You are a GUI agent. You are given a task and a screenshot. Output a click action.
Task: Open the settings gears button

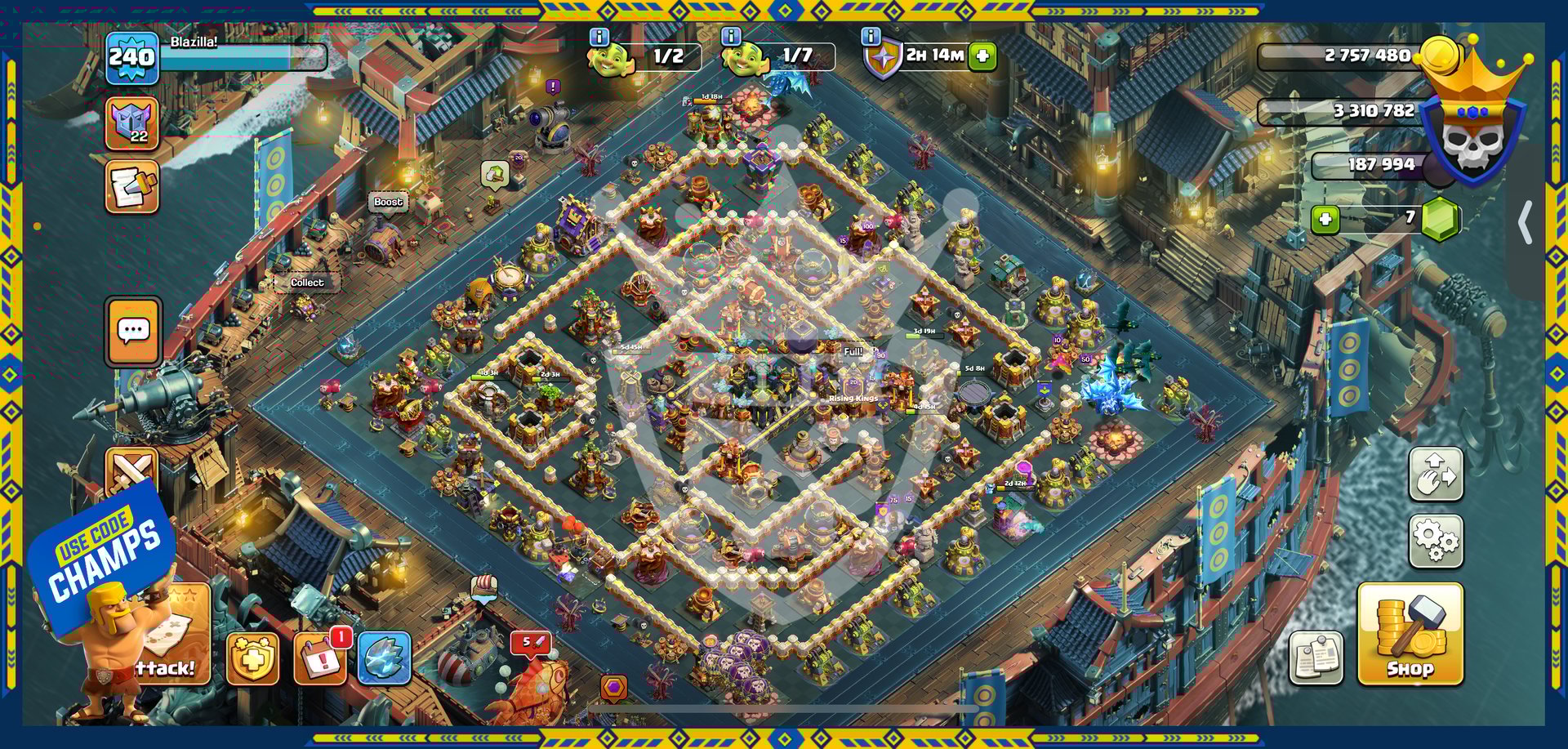1436,541
